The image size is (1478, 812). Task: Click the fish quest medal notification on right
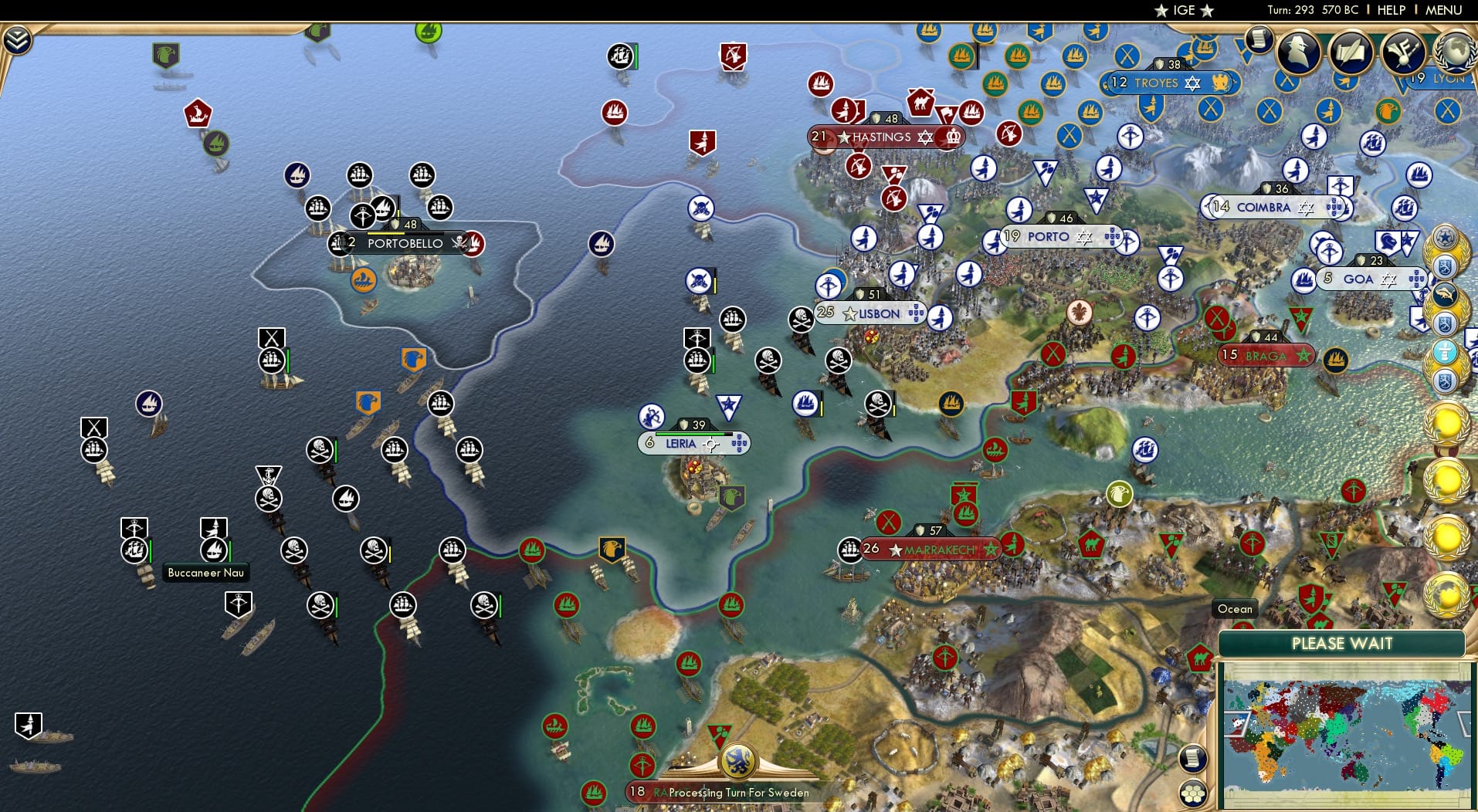1444,293
